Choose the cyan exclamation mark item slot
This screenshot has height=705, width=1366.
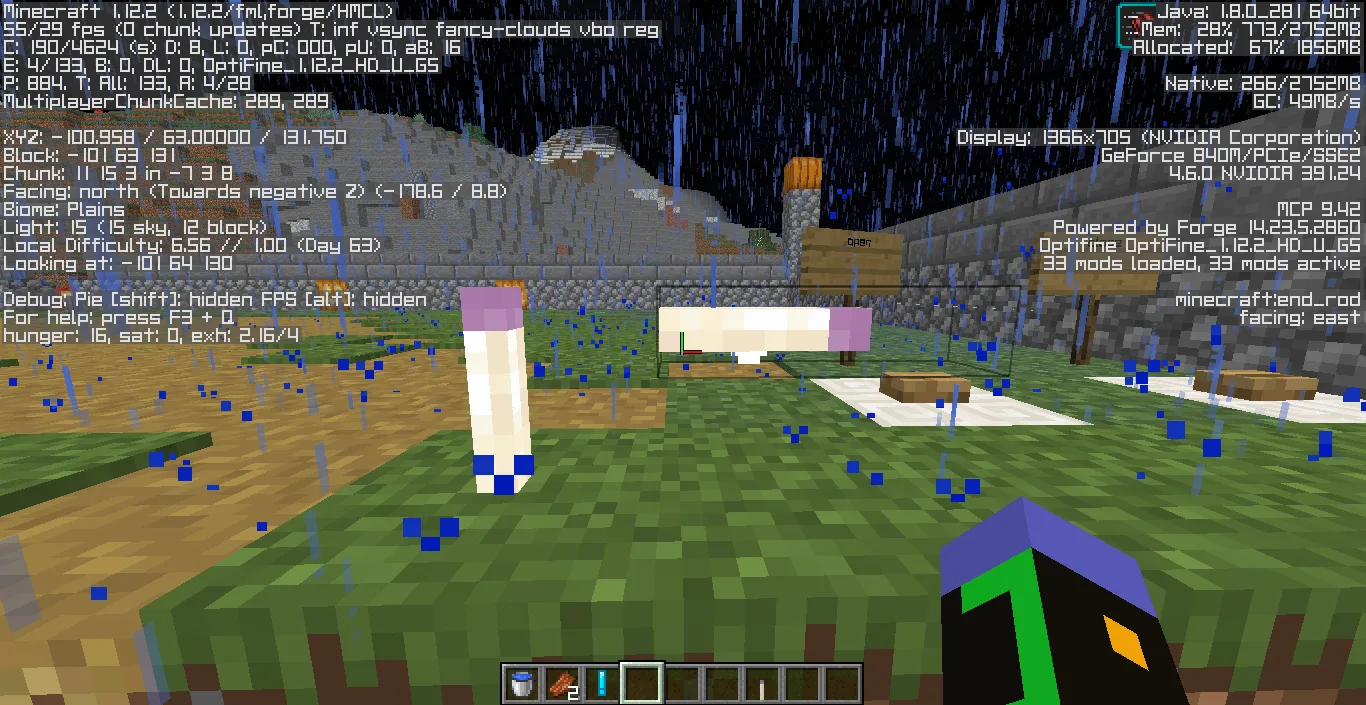tap(601, 684)
